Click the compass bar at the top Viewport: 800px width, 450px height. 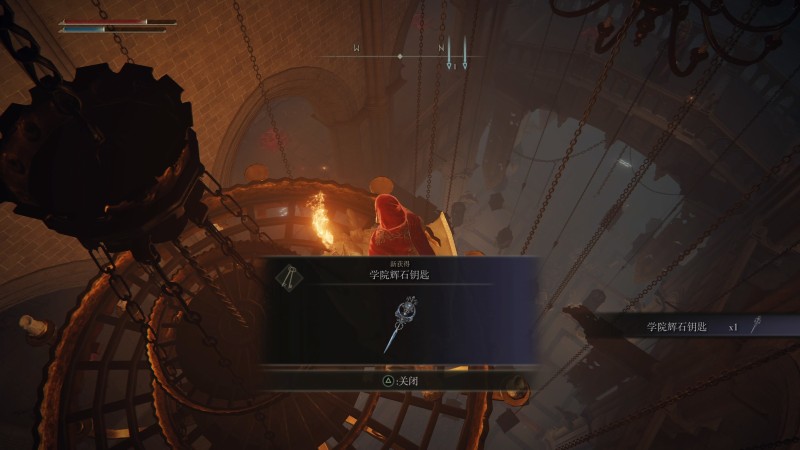(x=400, y=55)
